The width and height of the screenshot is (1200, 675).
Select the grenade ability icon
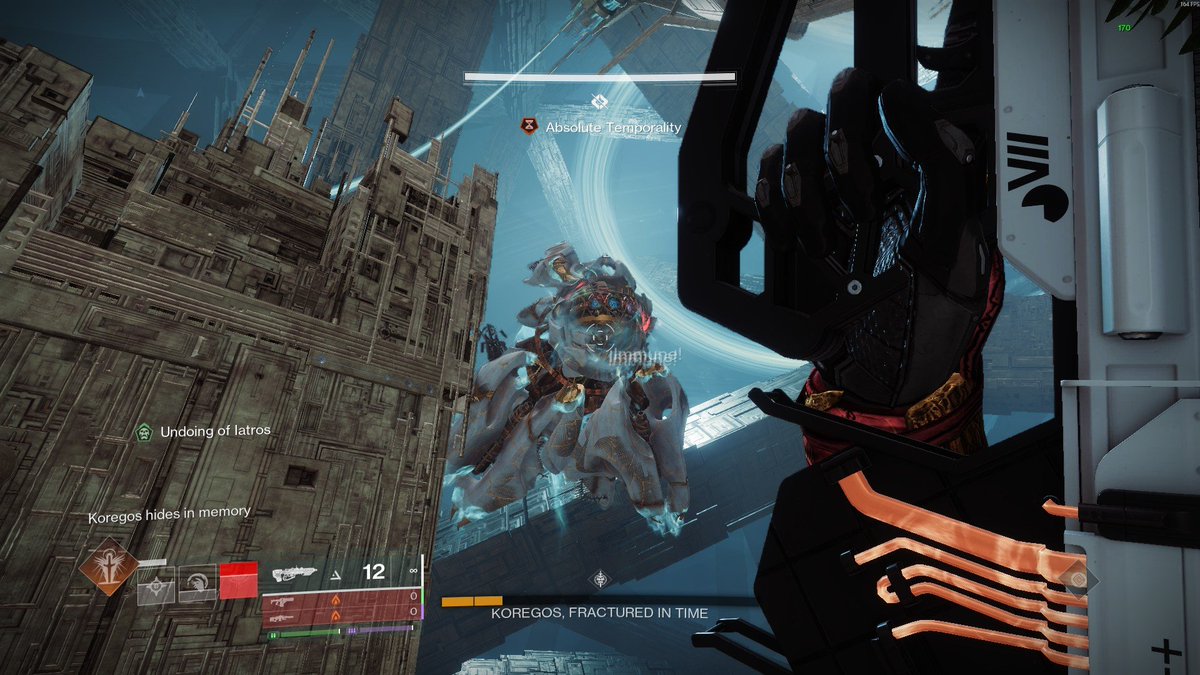click(x=156, y=587)
